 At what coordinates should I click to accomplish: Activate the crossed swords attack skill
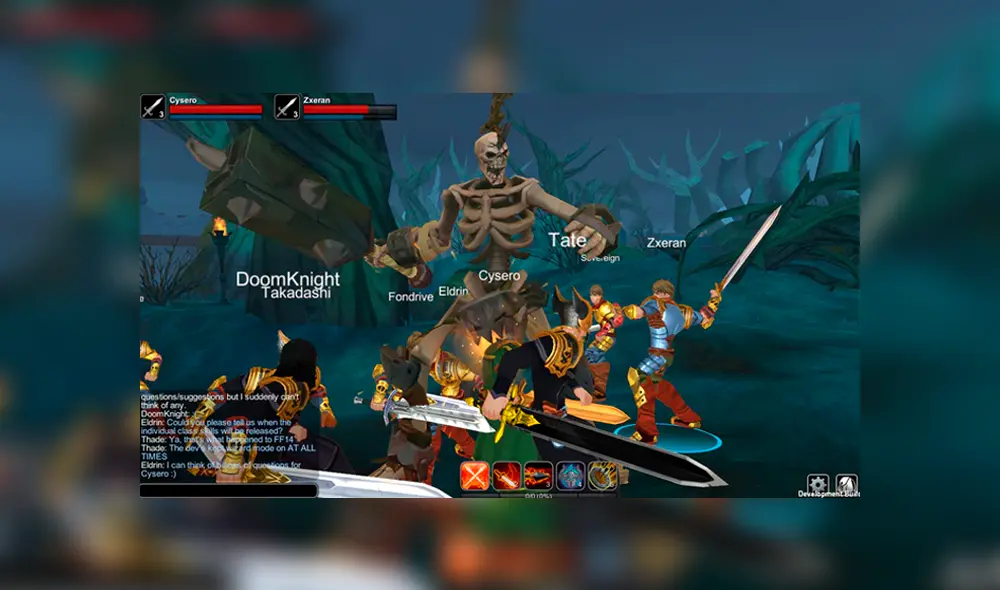click(475, 476)
